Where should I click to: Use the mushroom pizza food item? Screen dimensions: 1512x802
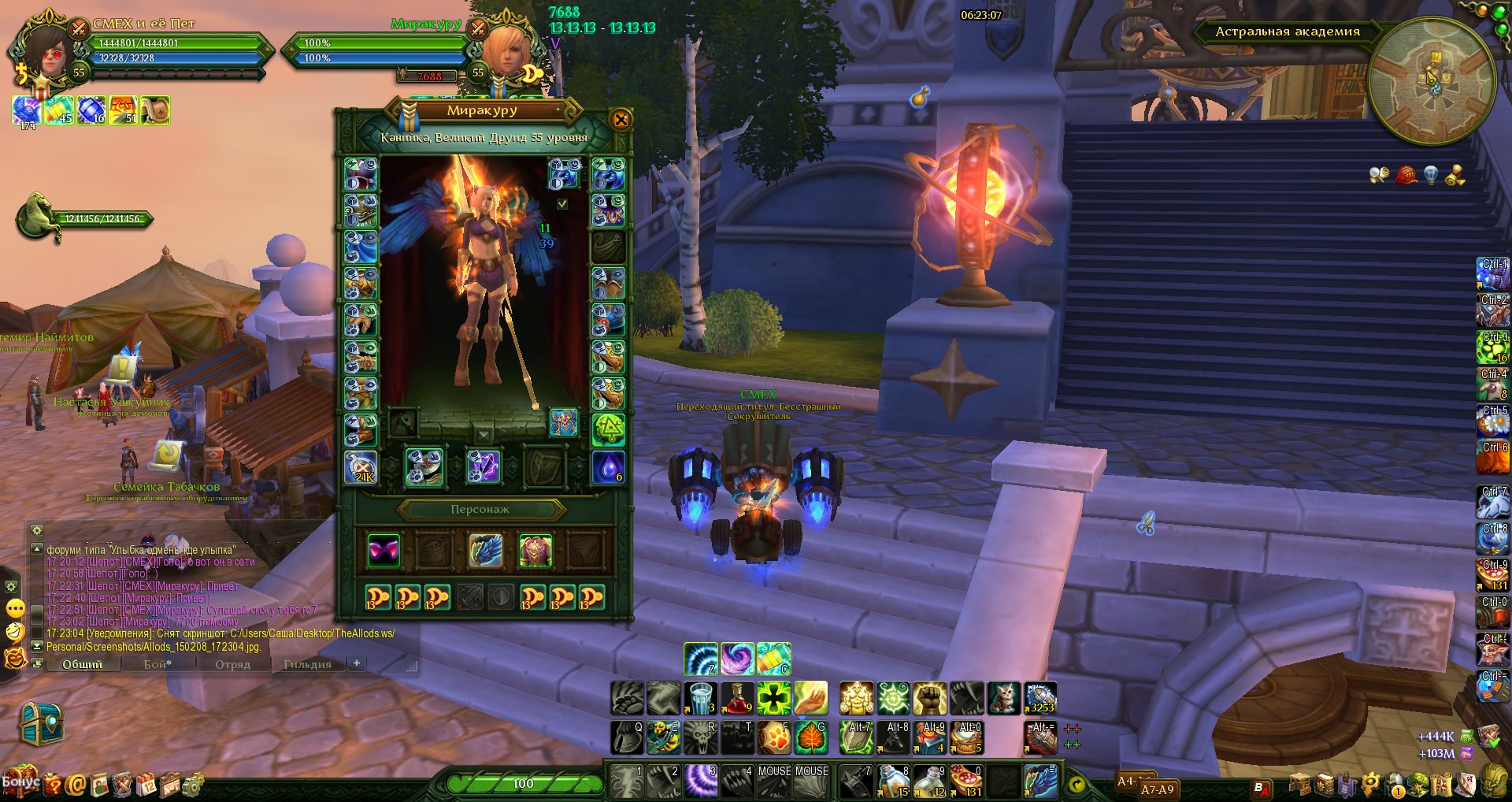(x=967, y=782)
